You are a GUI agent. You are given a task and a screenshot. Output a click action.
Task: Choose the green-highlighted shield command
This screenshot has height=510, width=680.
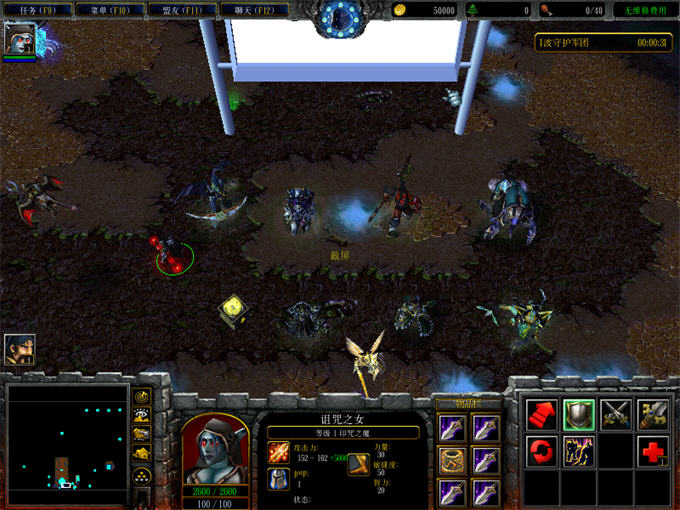point(579,414)
